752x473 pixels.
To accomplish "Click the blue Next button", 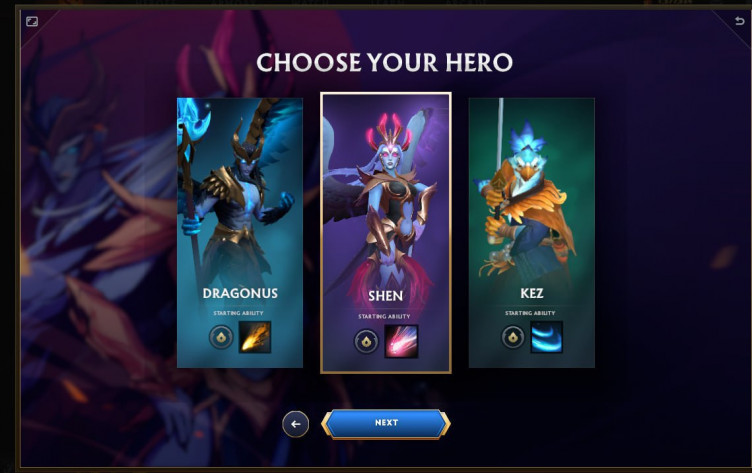I will click(386, 423).
